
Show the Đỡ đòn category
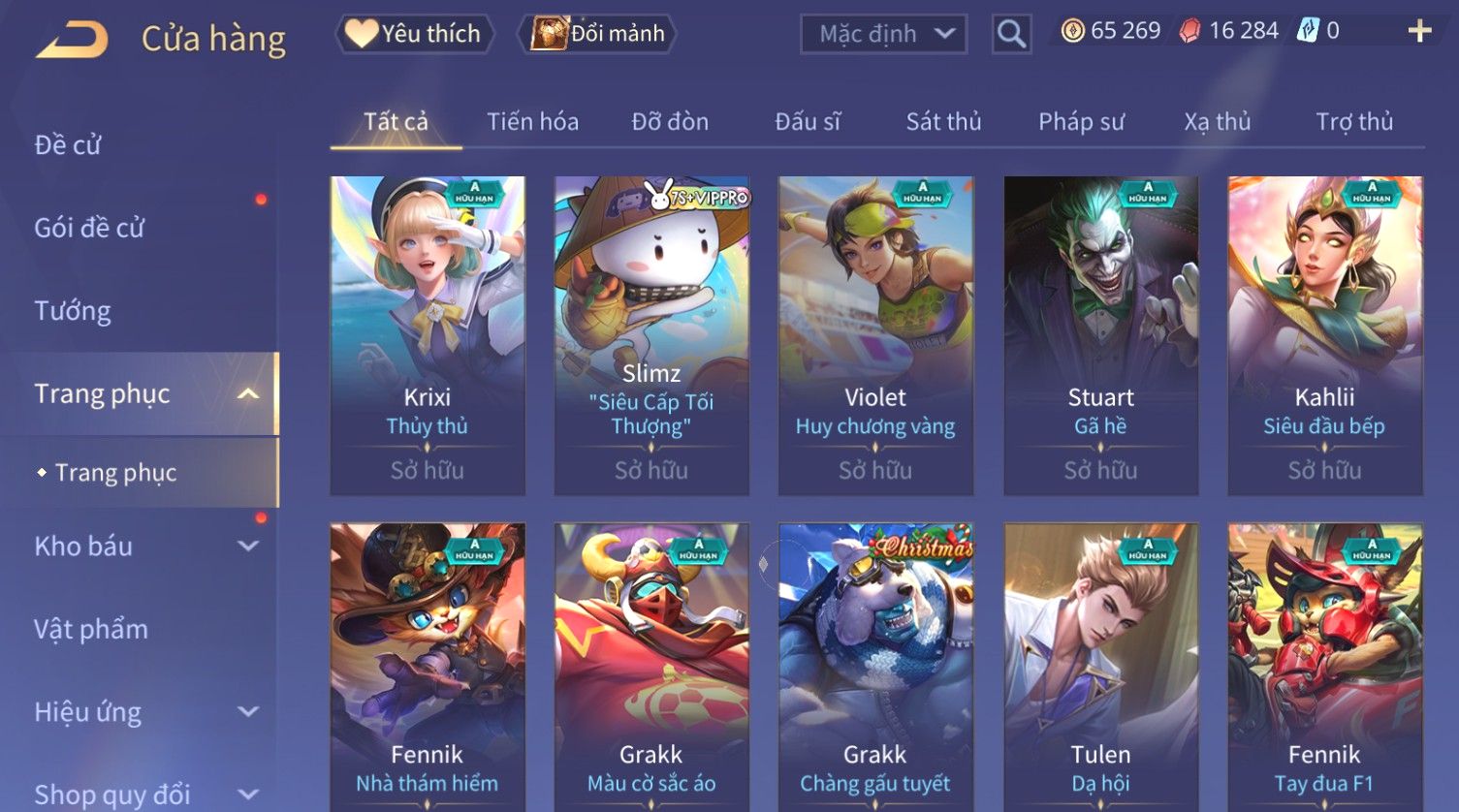670,122
